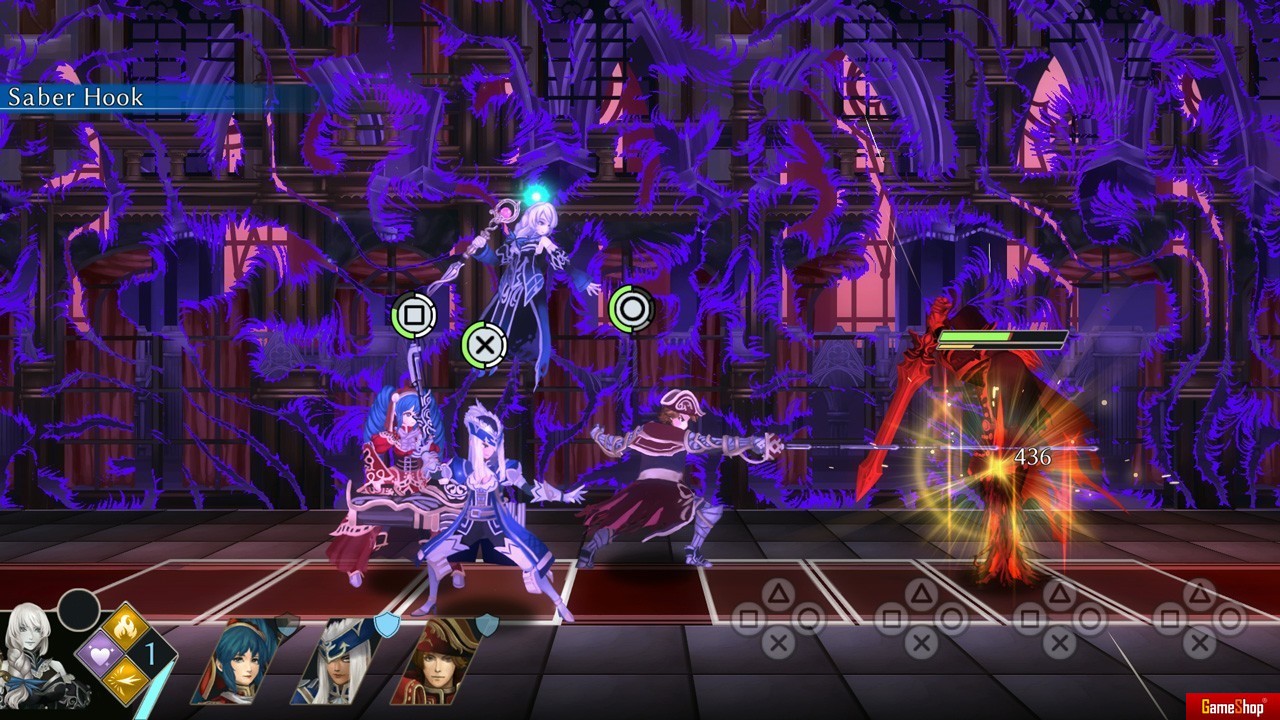Screen dimensions: 1280x720
Task: Use the golden feather slash spell
Action: click(127, 682)
